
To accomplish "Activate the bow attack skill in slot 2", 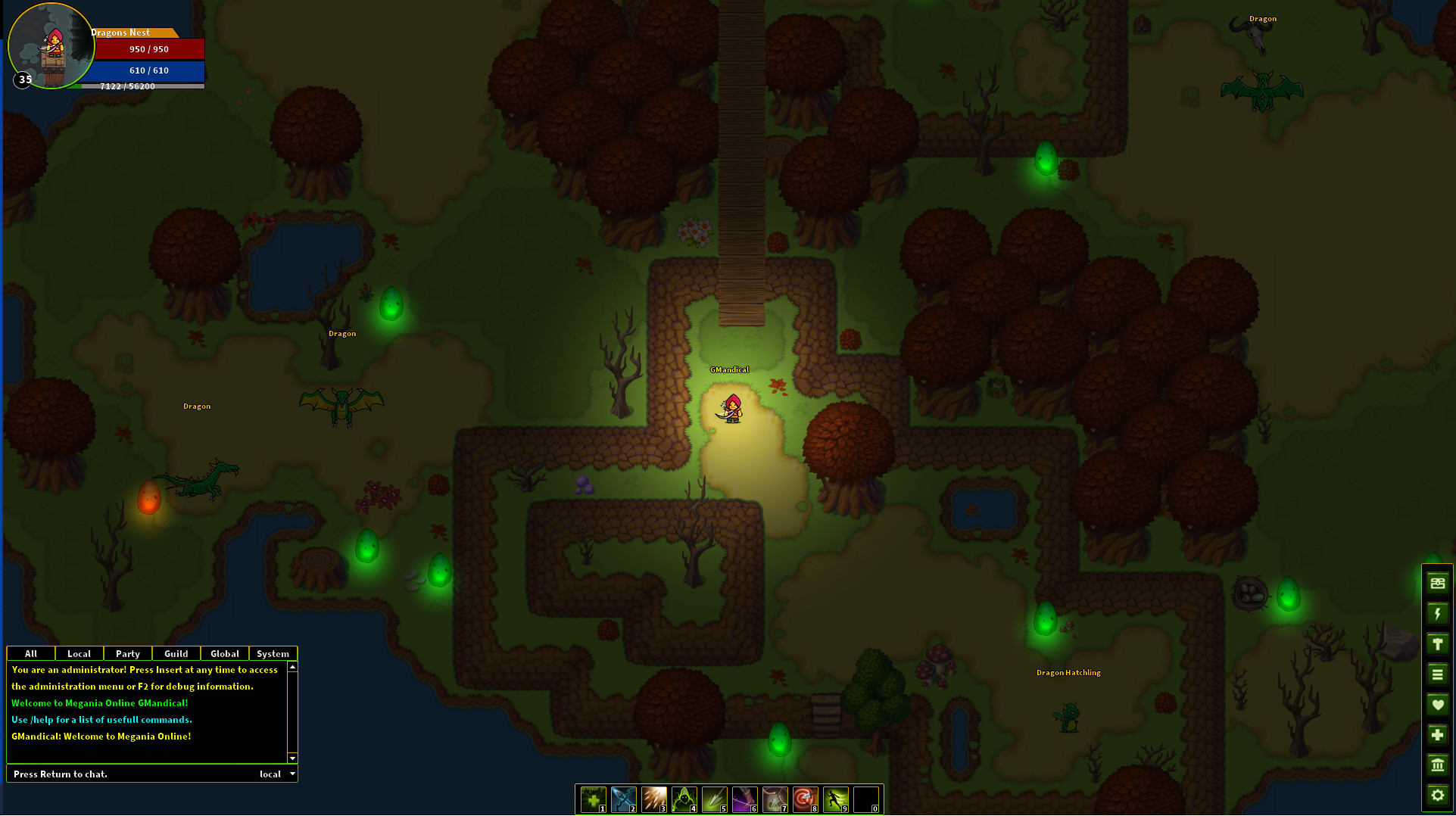I will point(623,799).
